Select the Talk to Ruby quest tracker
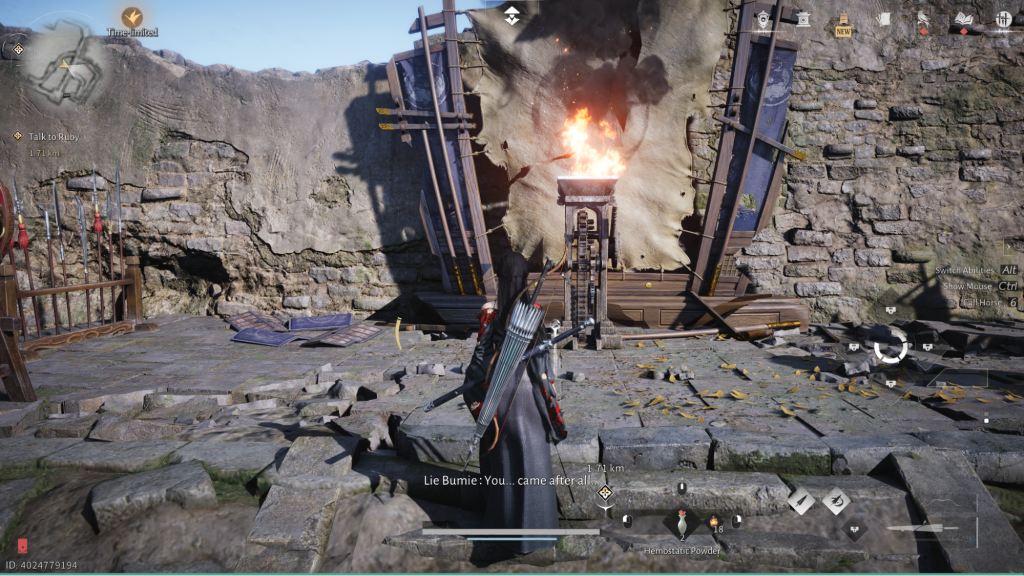The height and width of the screenshot is (576, 1024). [x=54, y=136]
